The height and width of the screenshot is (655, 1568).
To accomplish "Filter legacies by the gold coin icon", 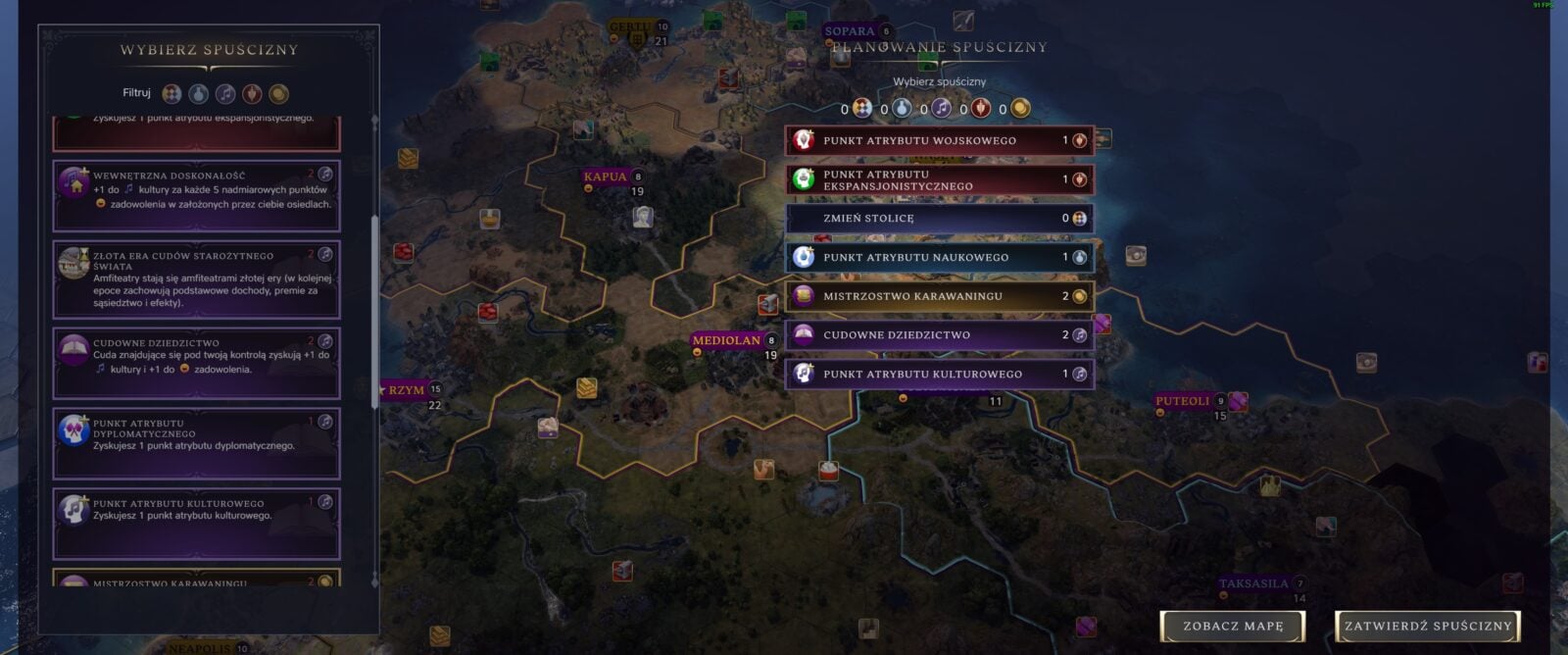I will [x=278, y=94].
